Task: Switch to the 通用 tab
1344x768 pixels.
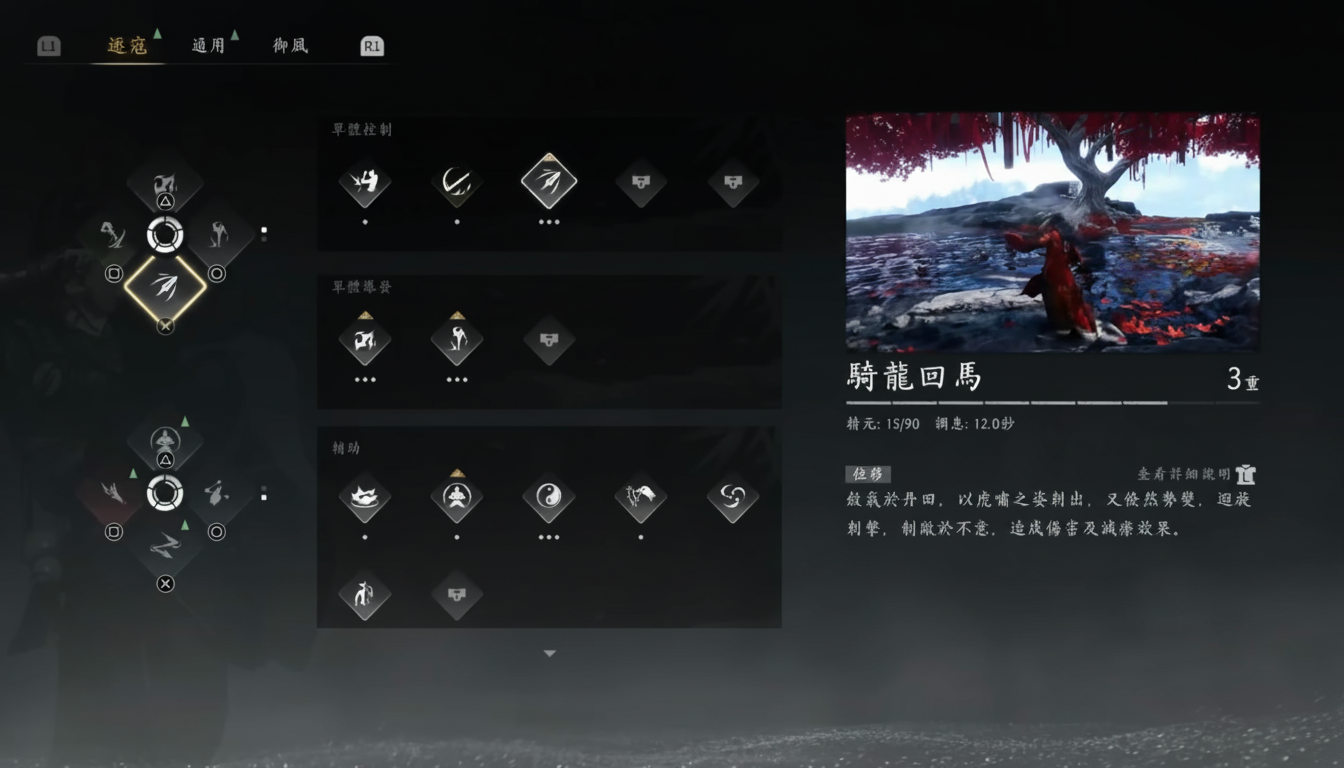Action: pyautogui.click(x=208, y=45)
